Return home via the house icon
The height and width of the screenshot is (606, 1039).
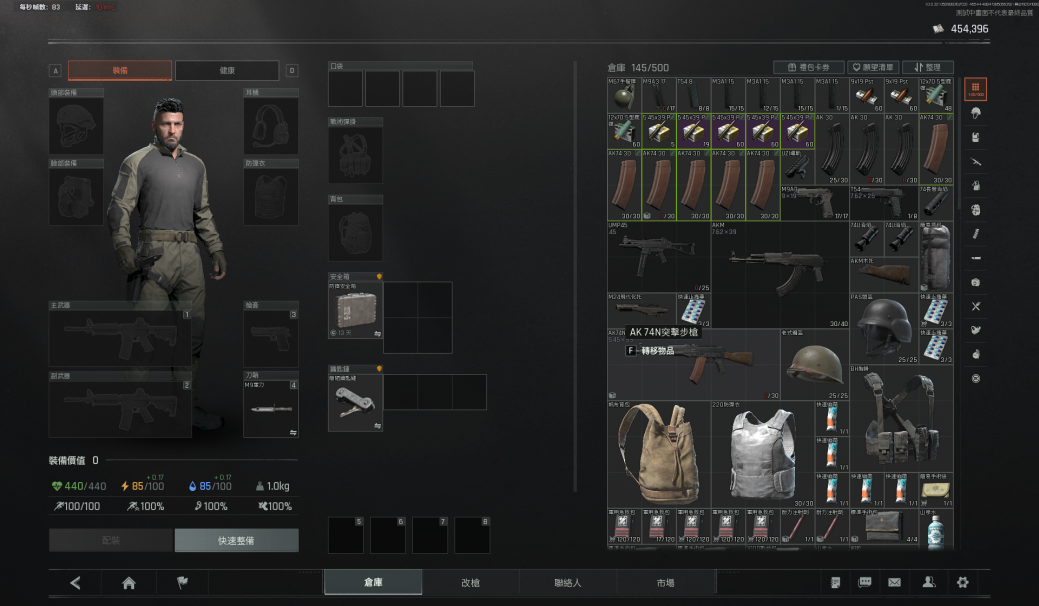[x=128, y=583]
